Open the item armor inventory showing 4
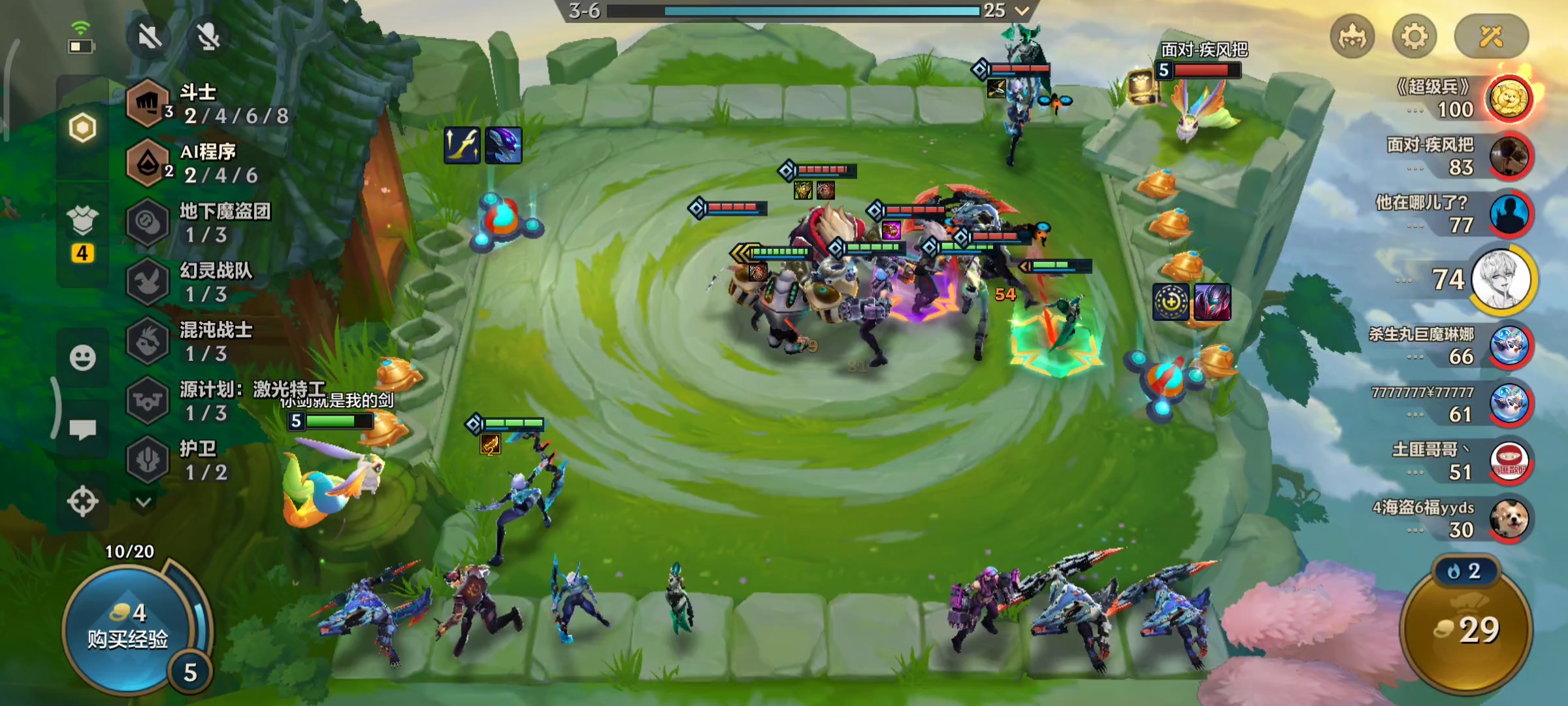Screen dimensions: 1568x706 (82, 232)
